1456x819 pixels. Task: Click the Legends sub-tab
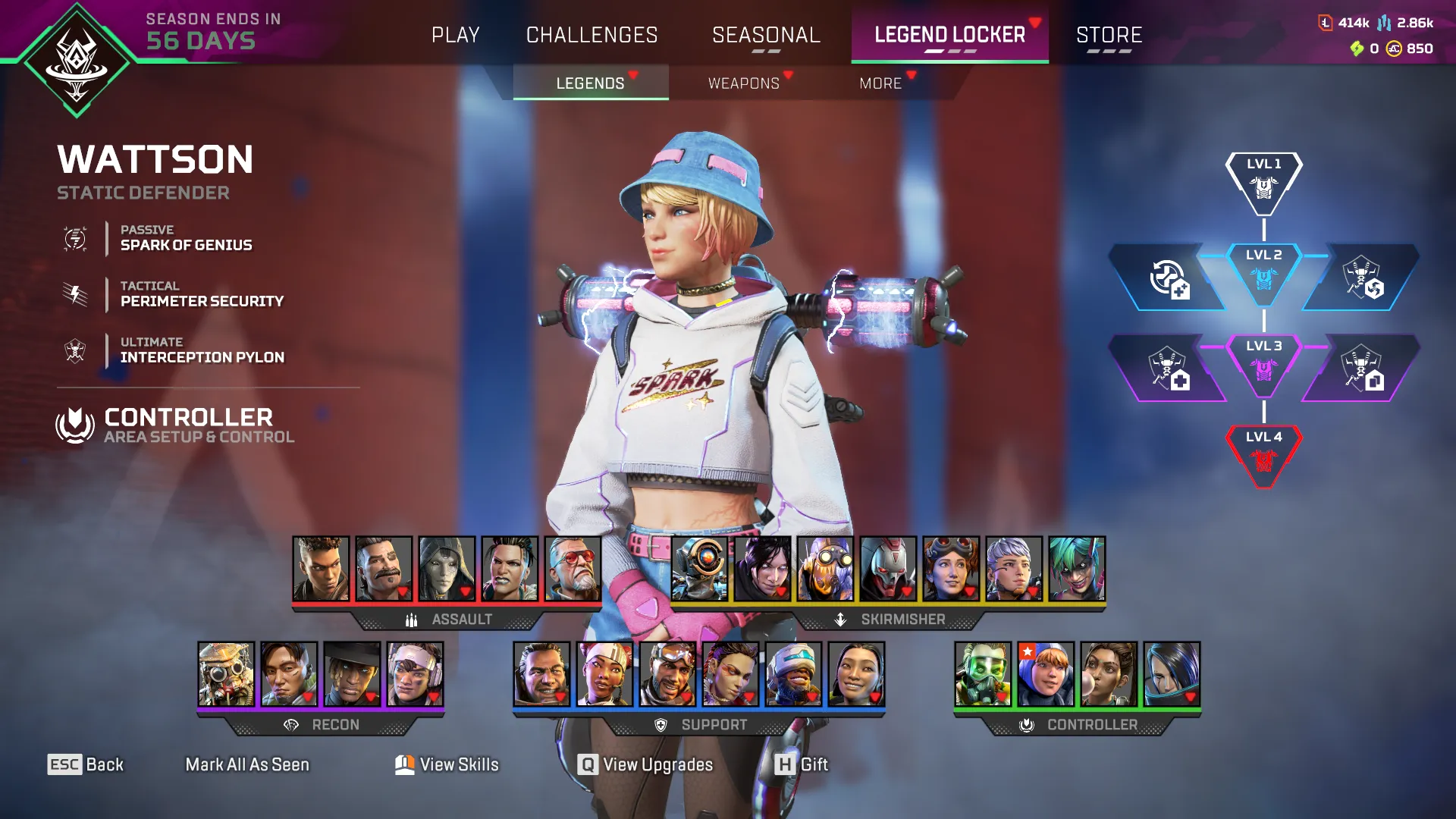(590, 83)
